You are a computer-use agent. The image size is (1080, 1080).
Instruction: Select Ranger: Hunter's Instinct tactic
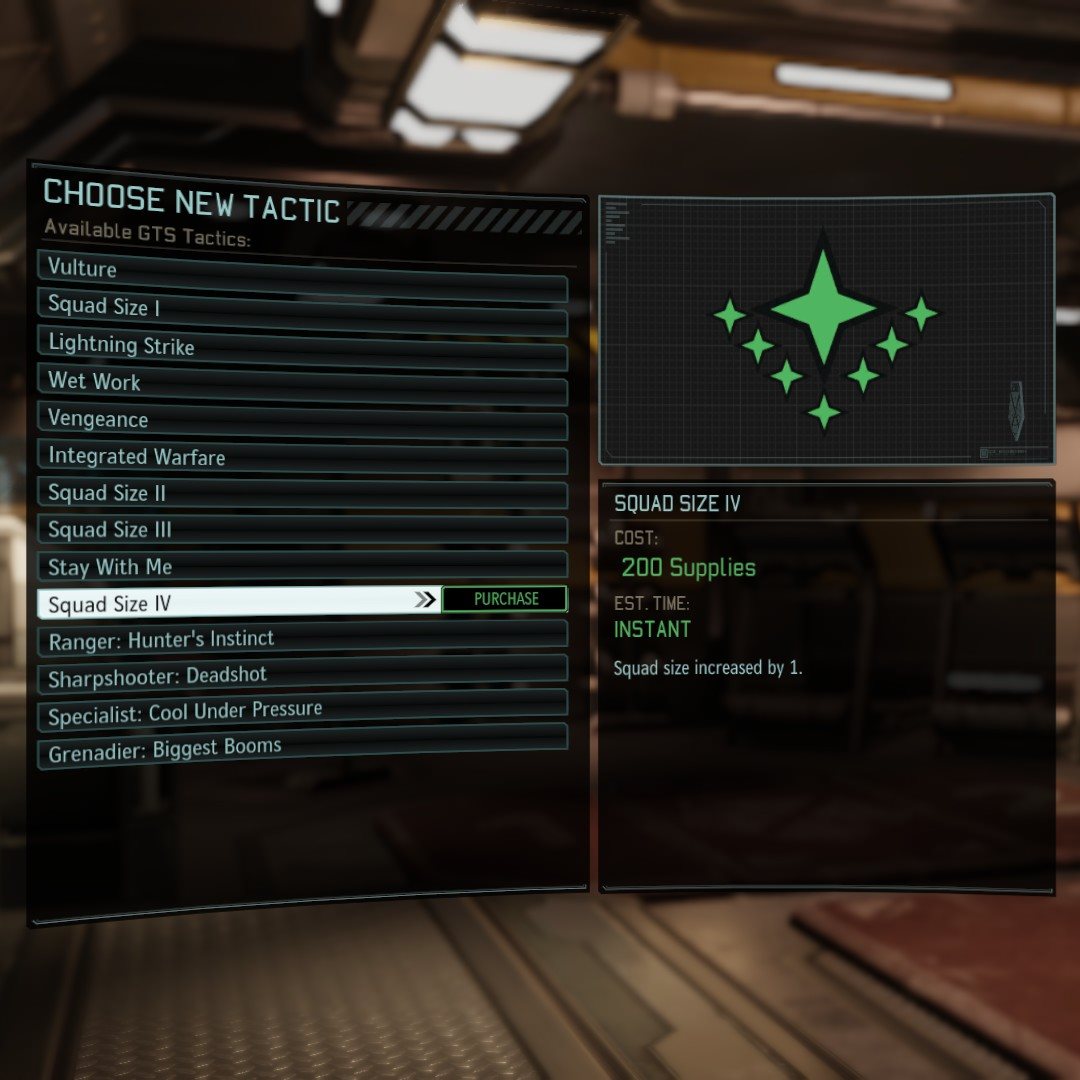point(300,639)
